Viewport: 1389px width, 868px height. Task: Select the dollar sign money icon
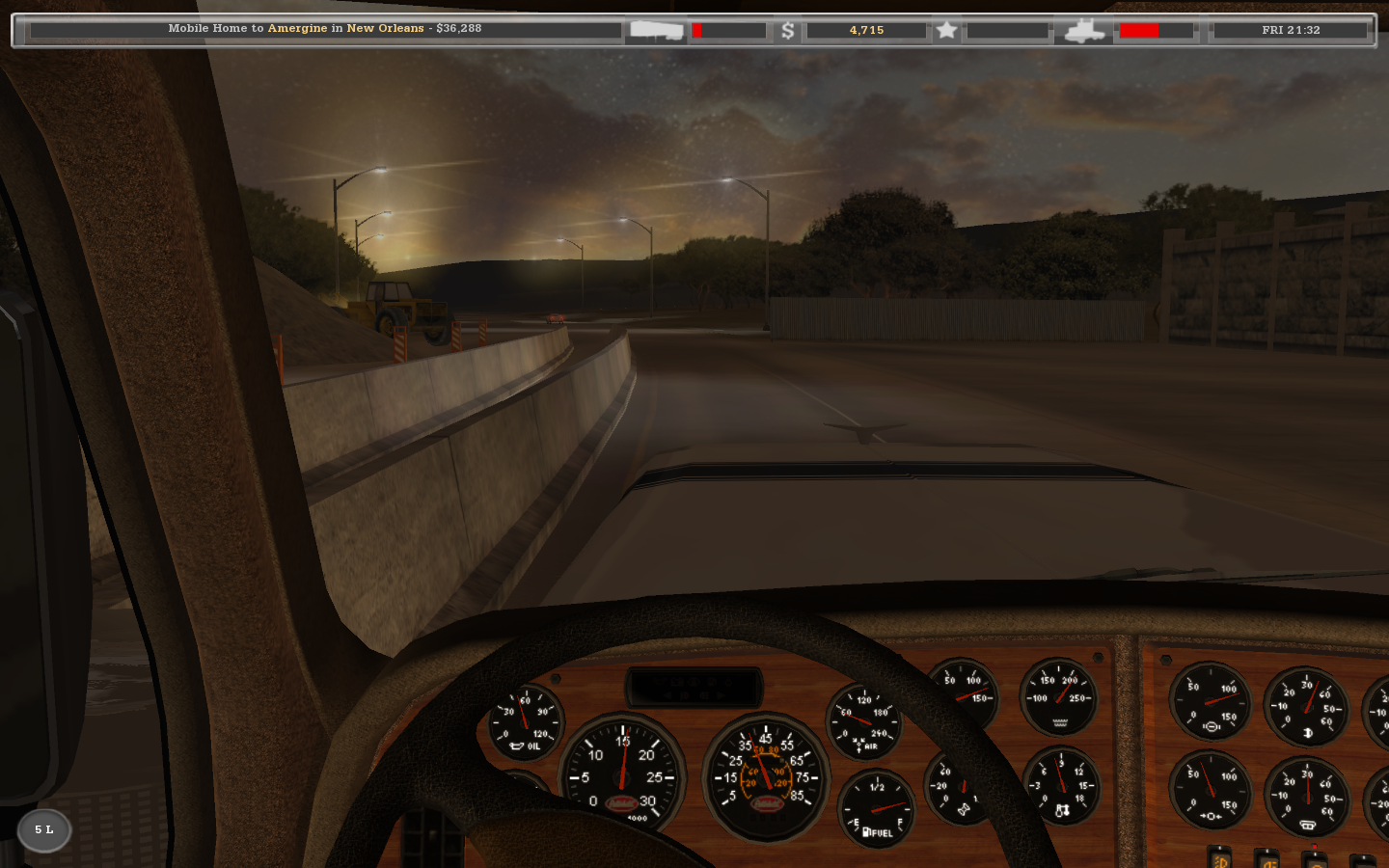pos(790,30)
